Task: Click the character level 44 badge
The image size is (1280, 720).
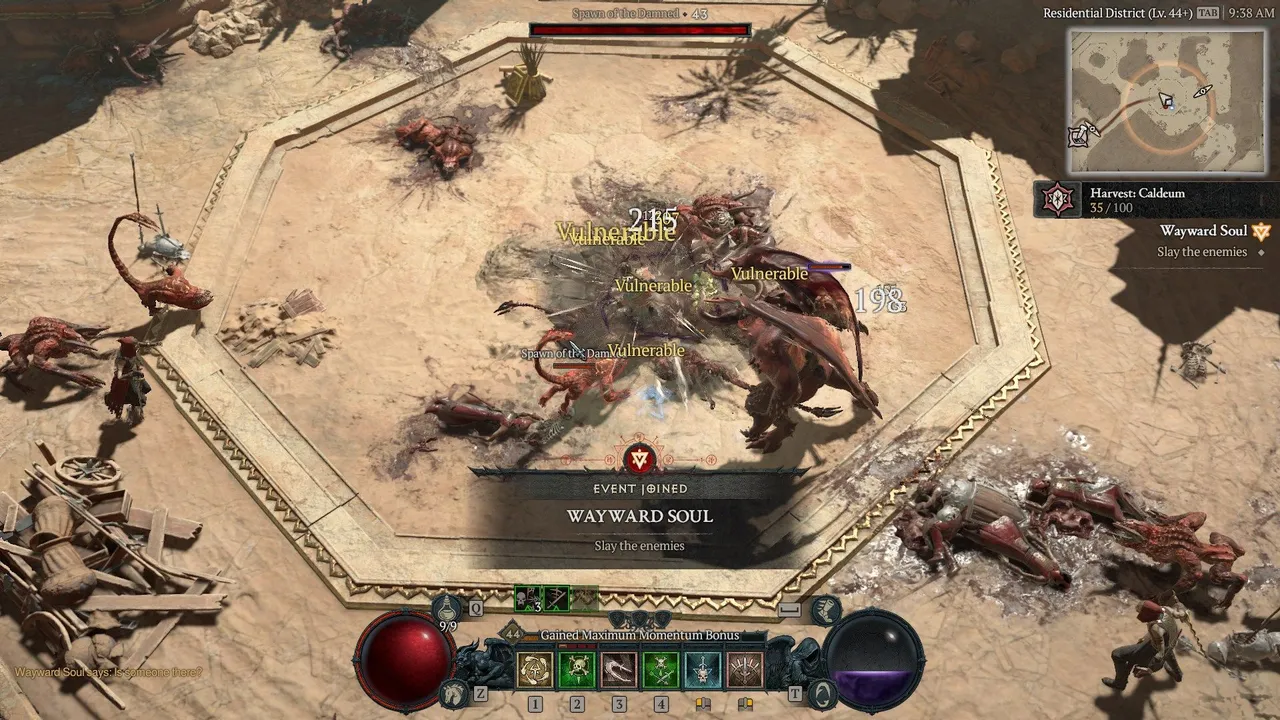Action: pos(513,634)
